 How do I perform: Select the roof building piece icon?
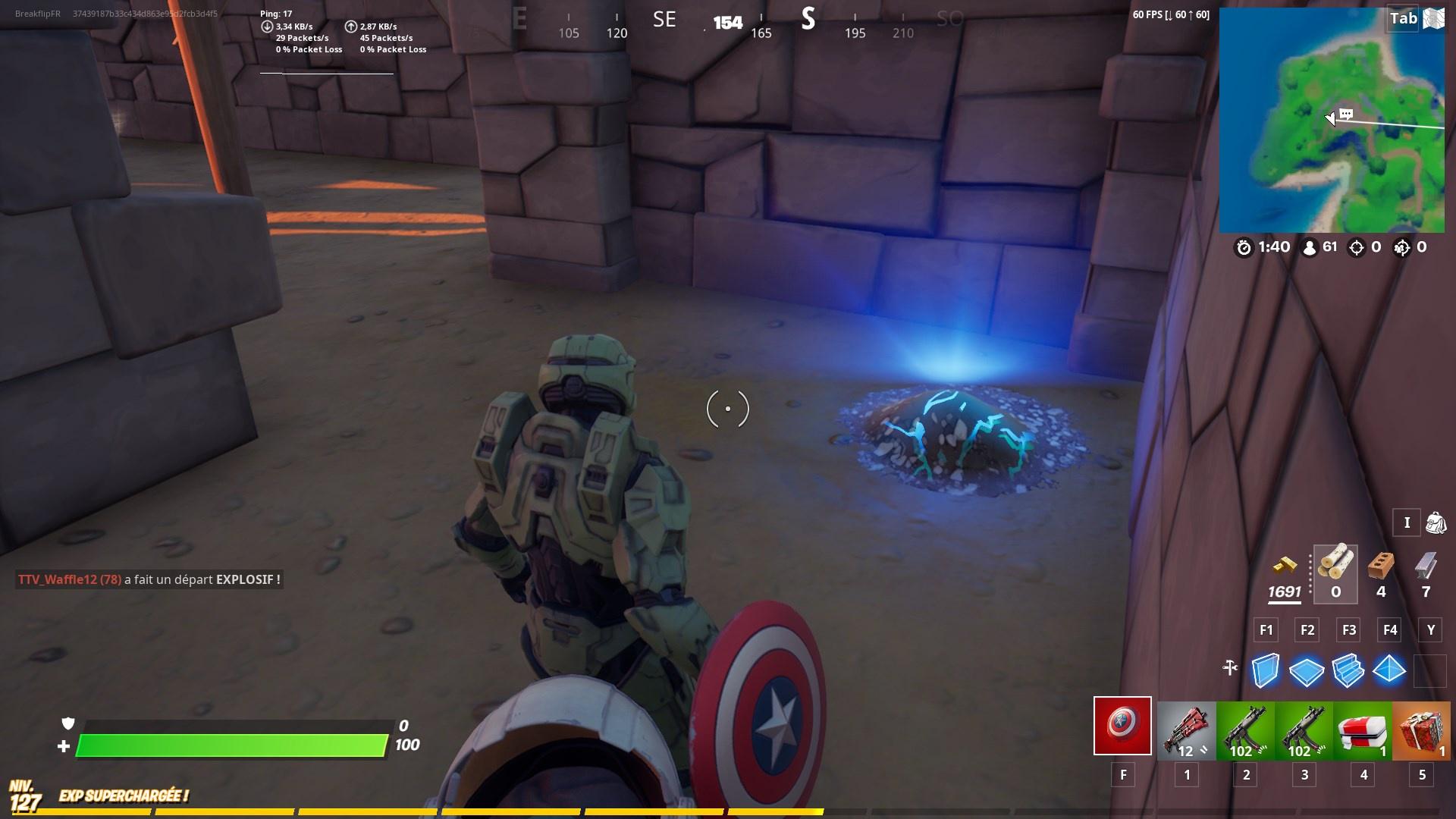pos(1390,670)
